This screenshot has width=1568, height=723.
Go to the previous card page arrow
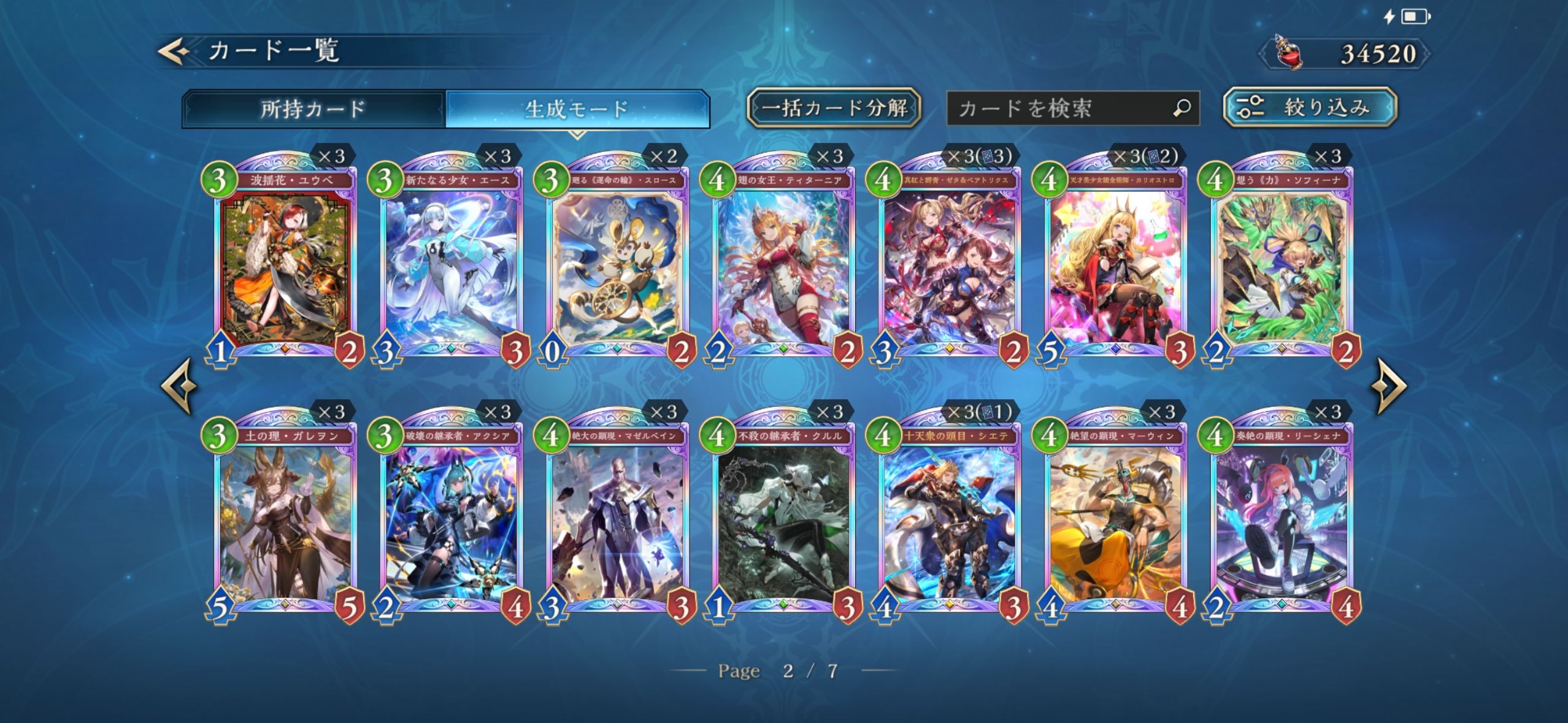click(179, 386)
